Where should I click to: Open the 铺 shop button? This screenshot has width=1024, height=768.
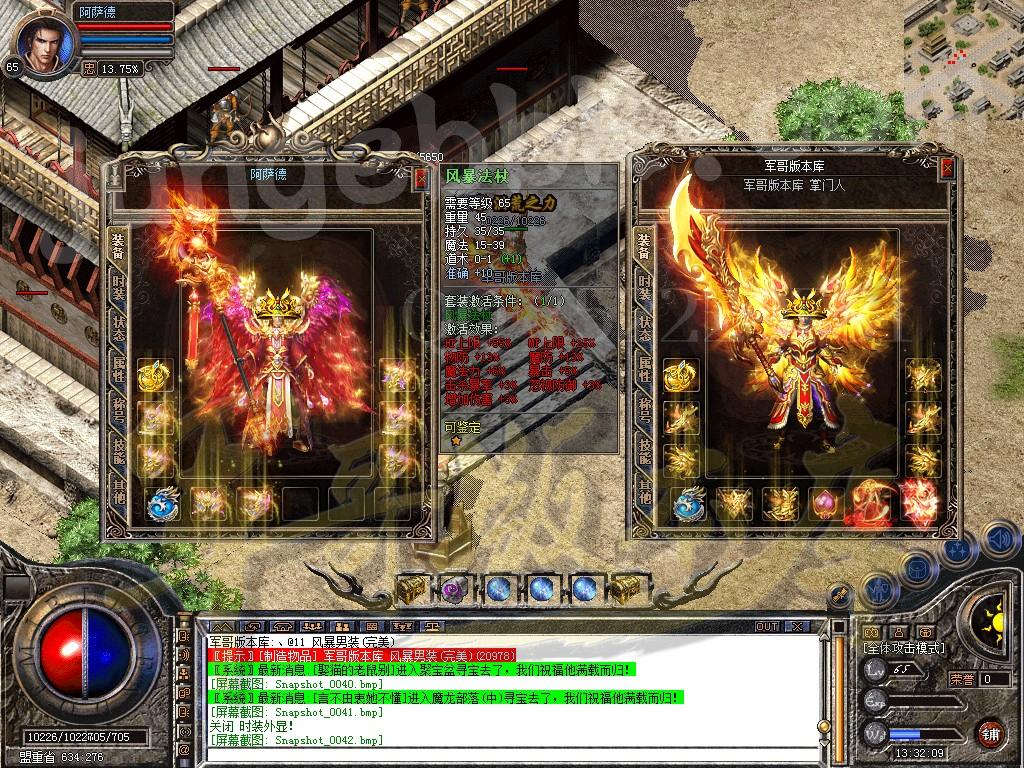[x=990, y=732]
